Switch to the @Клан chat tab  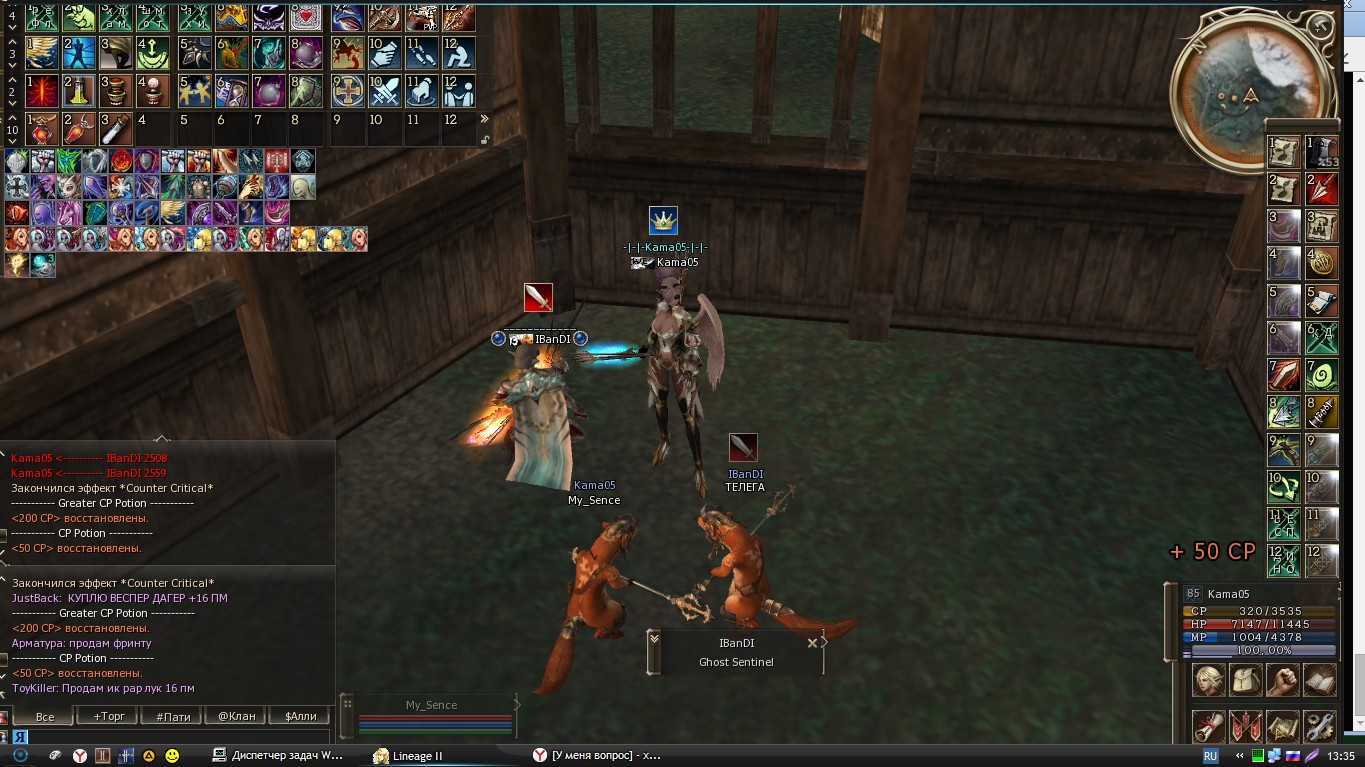238,716
